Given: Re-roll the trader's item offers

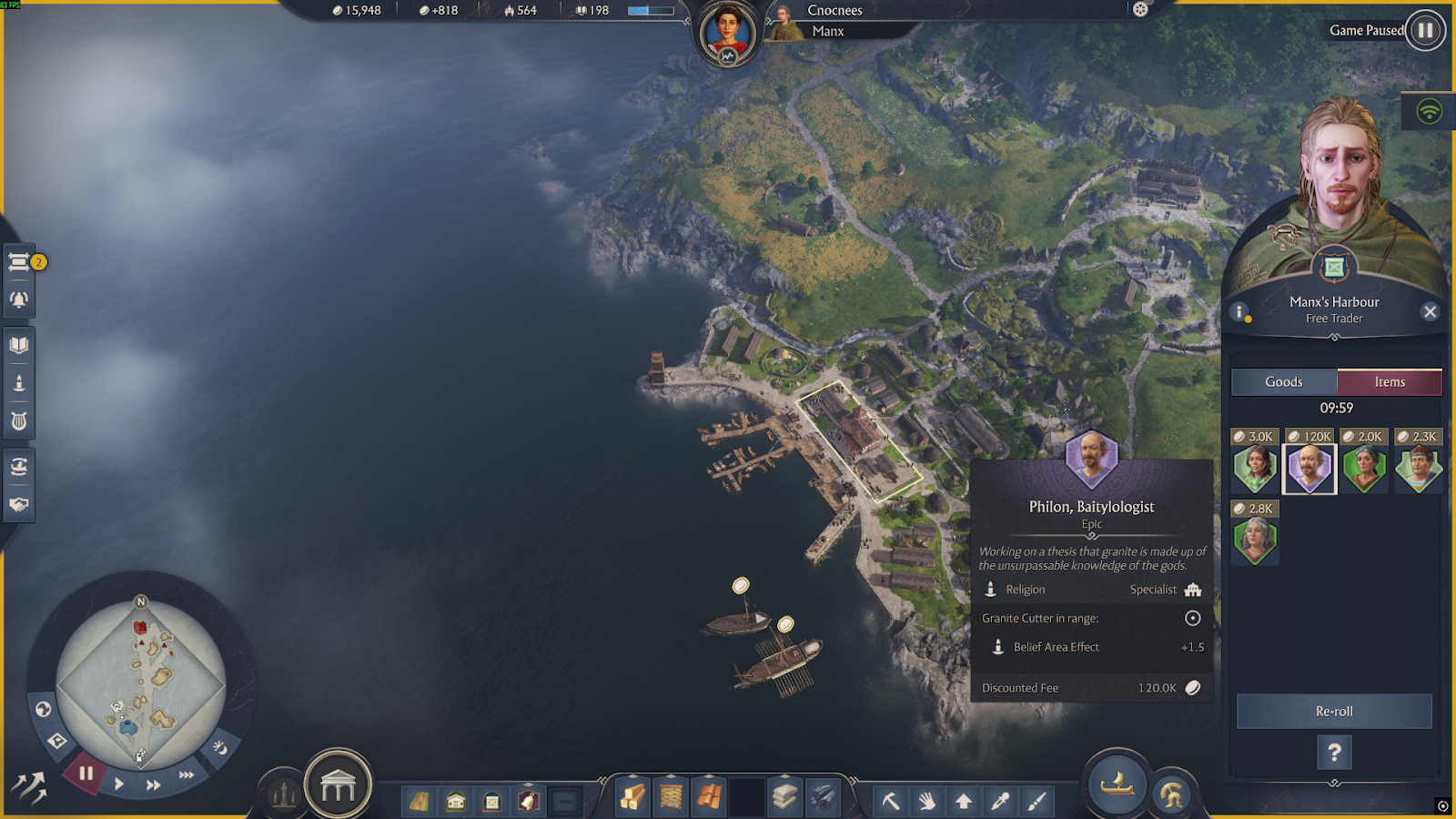Looking at the screenshot, I should 1334,712.
